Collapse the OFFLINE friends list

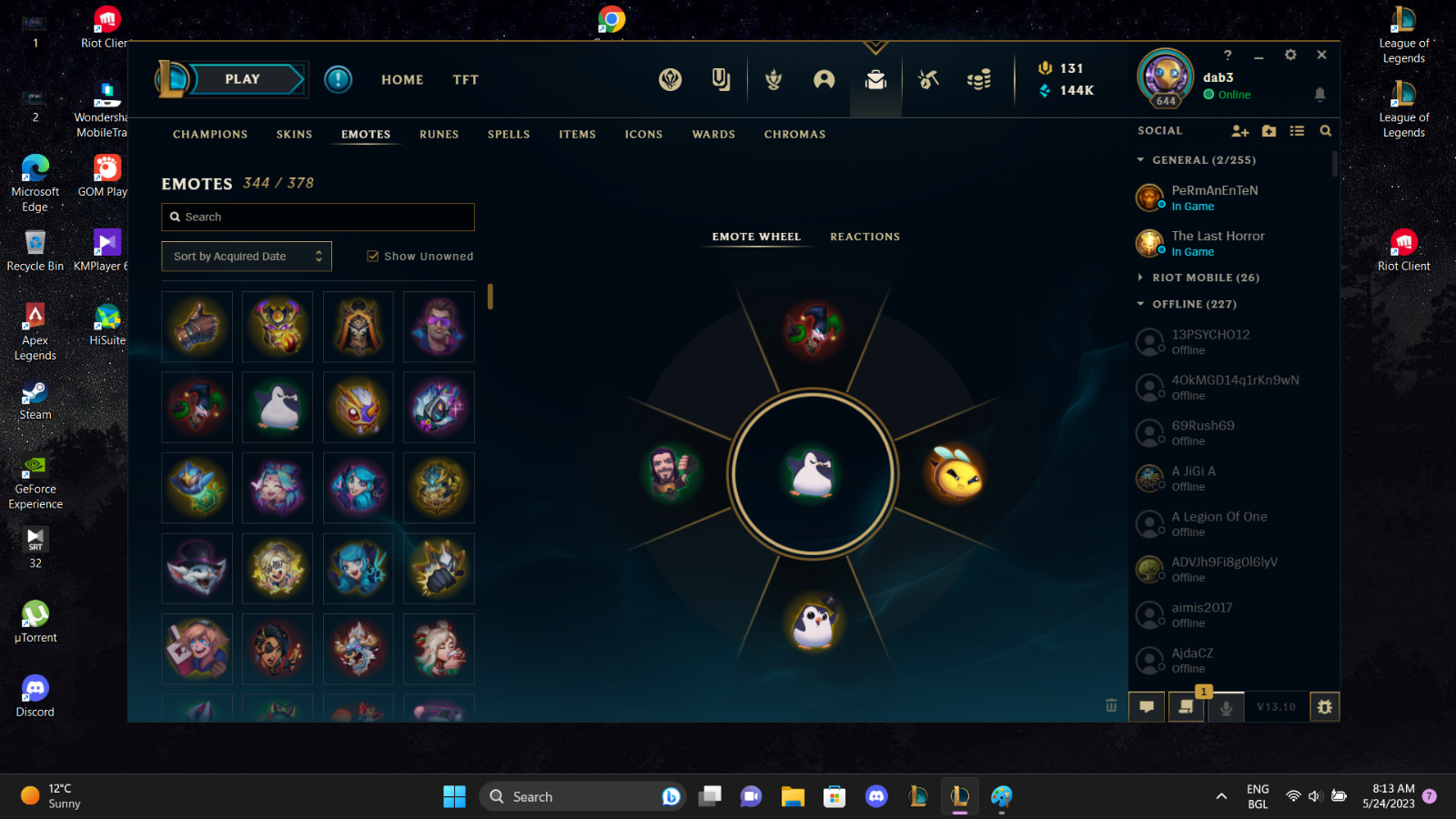point(1141,304)
